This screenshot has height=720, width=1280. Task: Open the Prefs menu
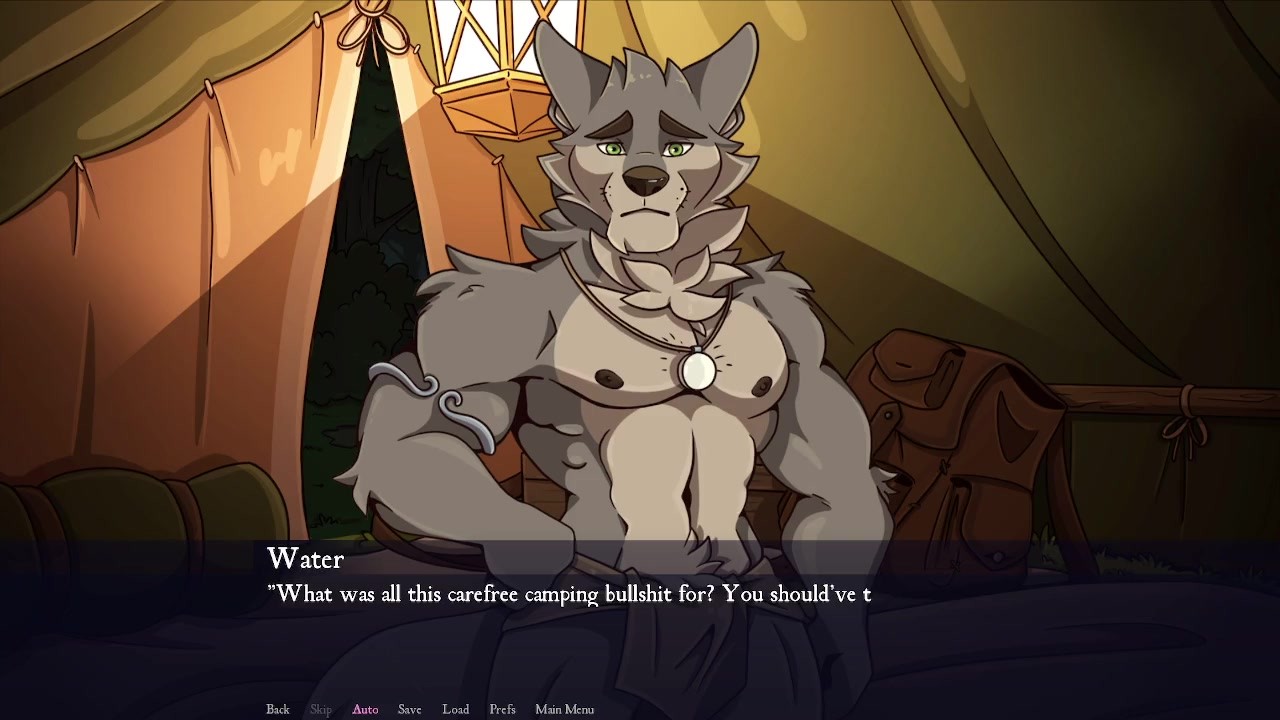[x=502, y=709]
